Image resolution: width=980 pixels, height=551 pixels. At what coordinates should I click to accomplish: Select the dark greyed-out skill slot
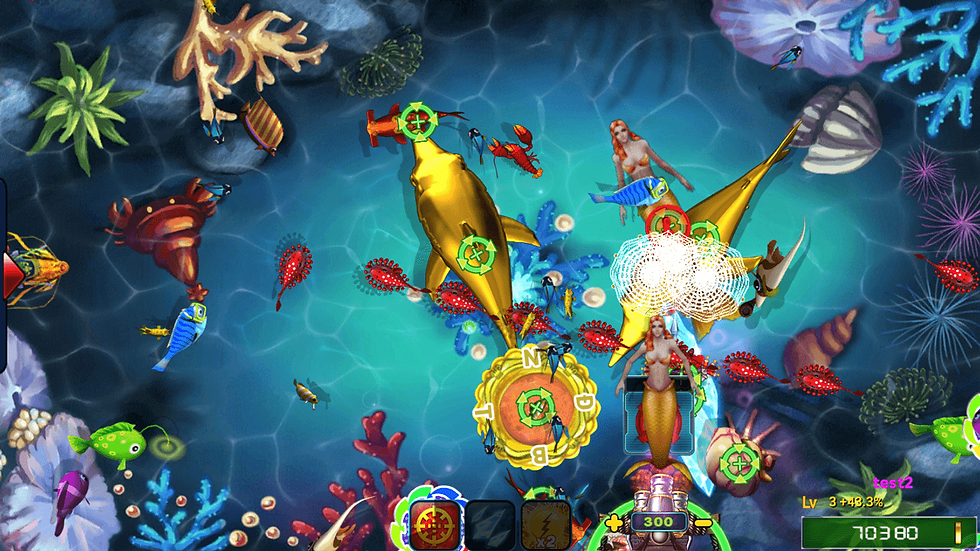click(x=491, y=525)
